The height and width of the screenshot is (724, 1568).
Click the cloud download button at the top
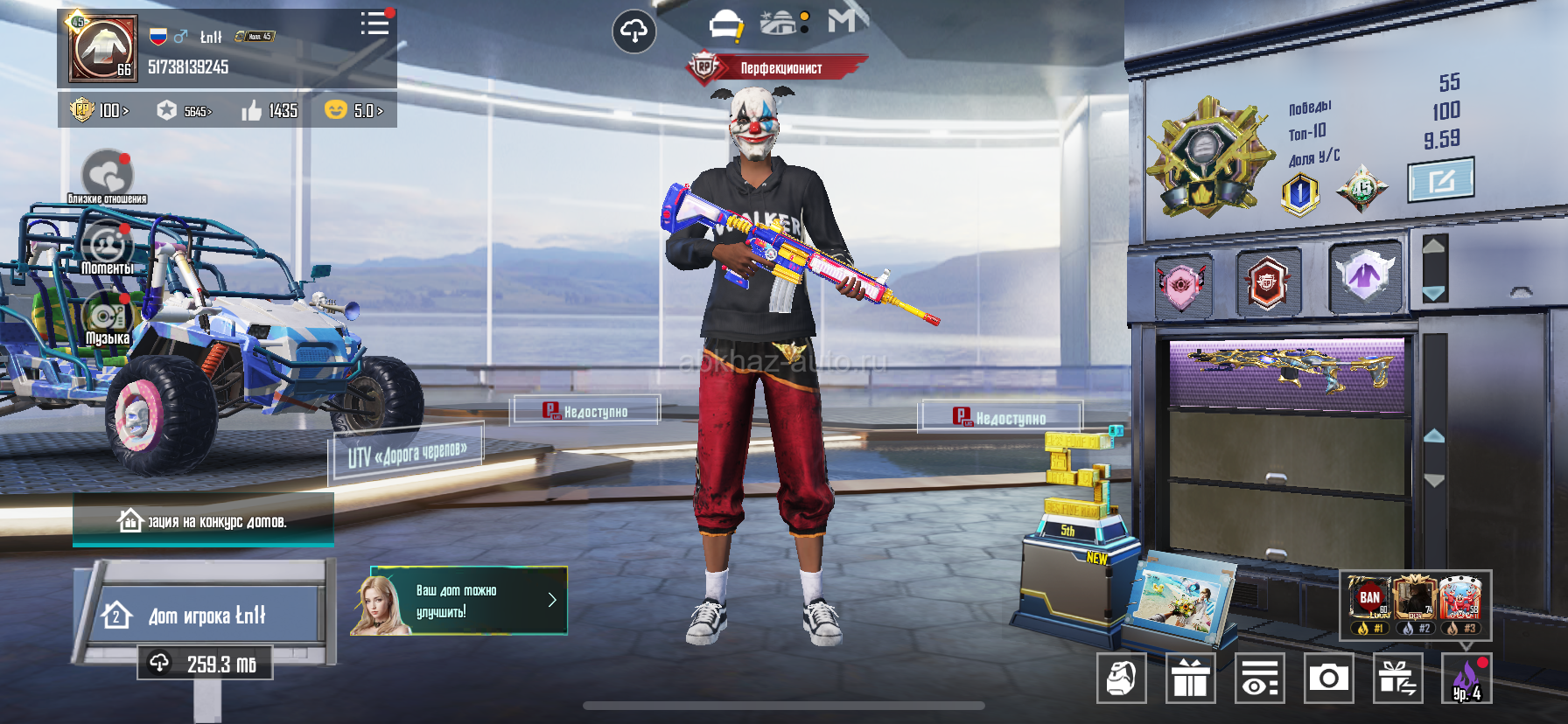click(633, 32)
